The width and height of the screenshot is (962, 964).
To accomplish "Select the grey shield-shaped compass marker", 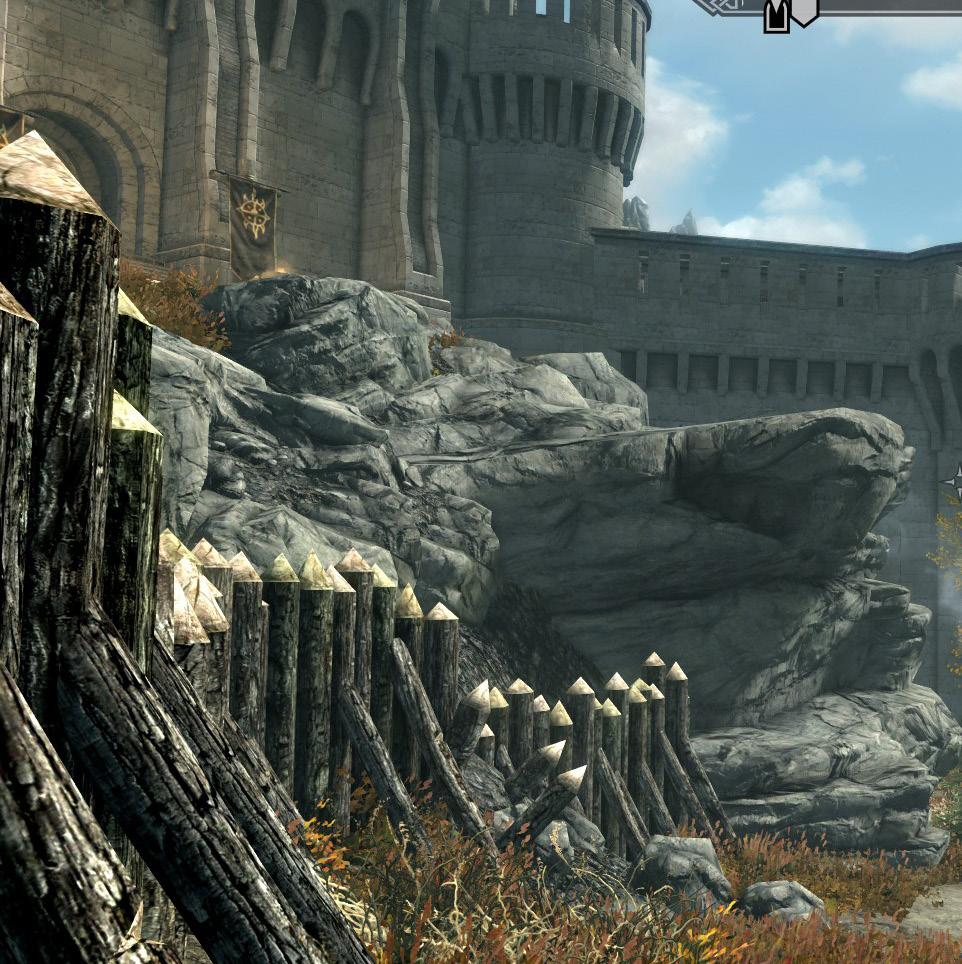I will point(804,11).
